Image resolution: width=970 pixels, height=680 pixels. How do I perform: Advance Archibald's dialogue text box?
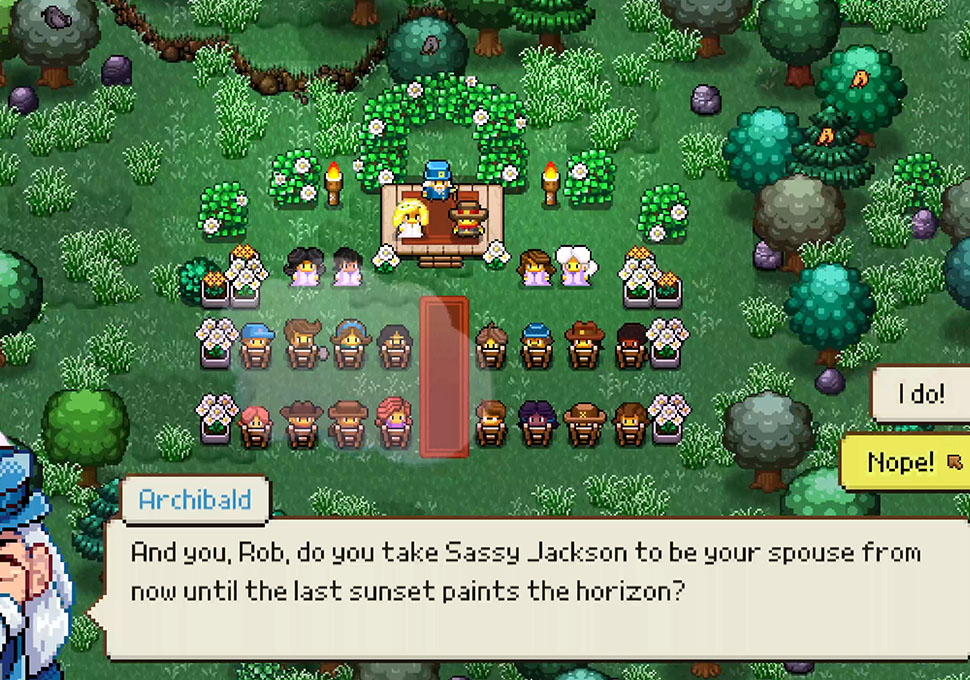click(530, 588)
